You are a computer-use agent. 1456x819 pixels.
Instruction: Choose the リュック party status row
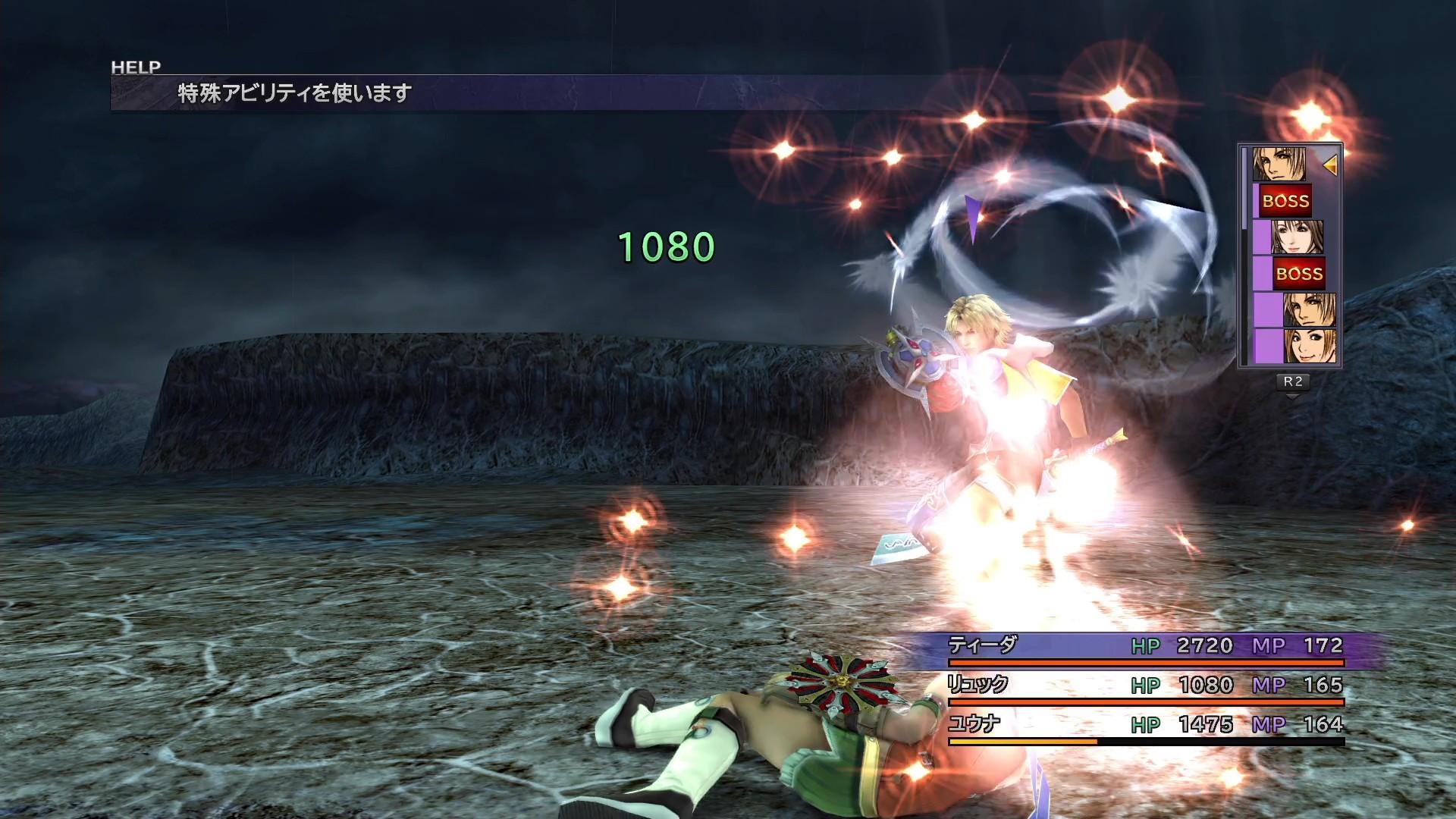click(1145, 686)
